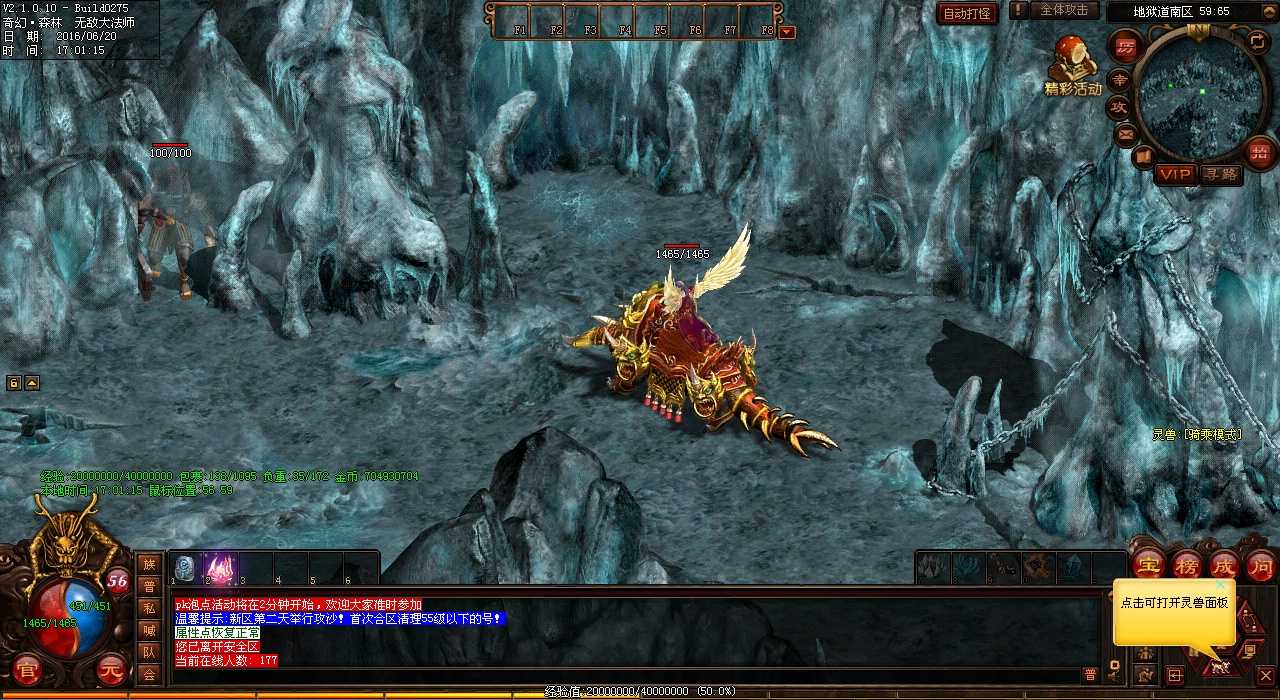1280x700 pixels.
Task: Open the 成 achievements button
Action: (x=1224, y=564)
